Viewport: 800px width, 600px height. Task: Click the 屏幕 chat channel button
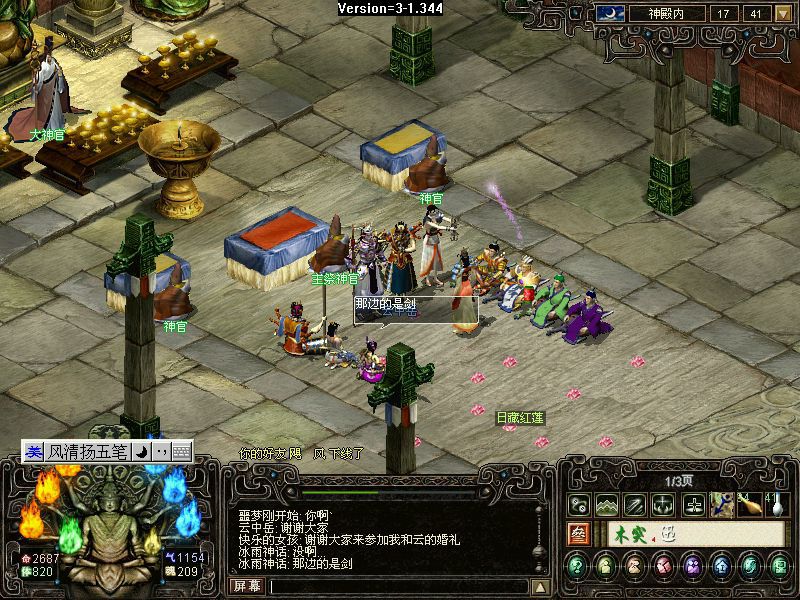[x=248, y=586]
